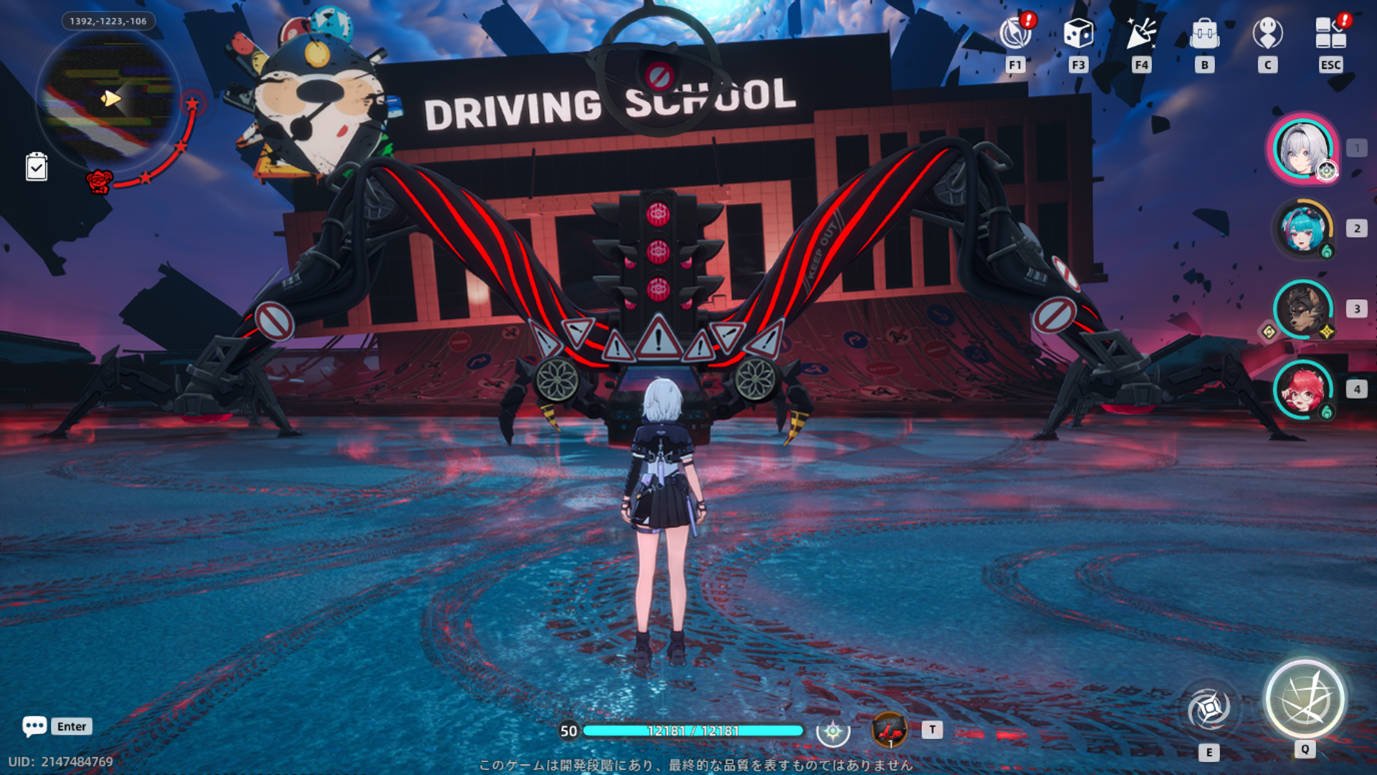Open the dice icon menu
This screenshot has width=1377, height=775.
point(1078,33)
